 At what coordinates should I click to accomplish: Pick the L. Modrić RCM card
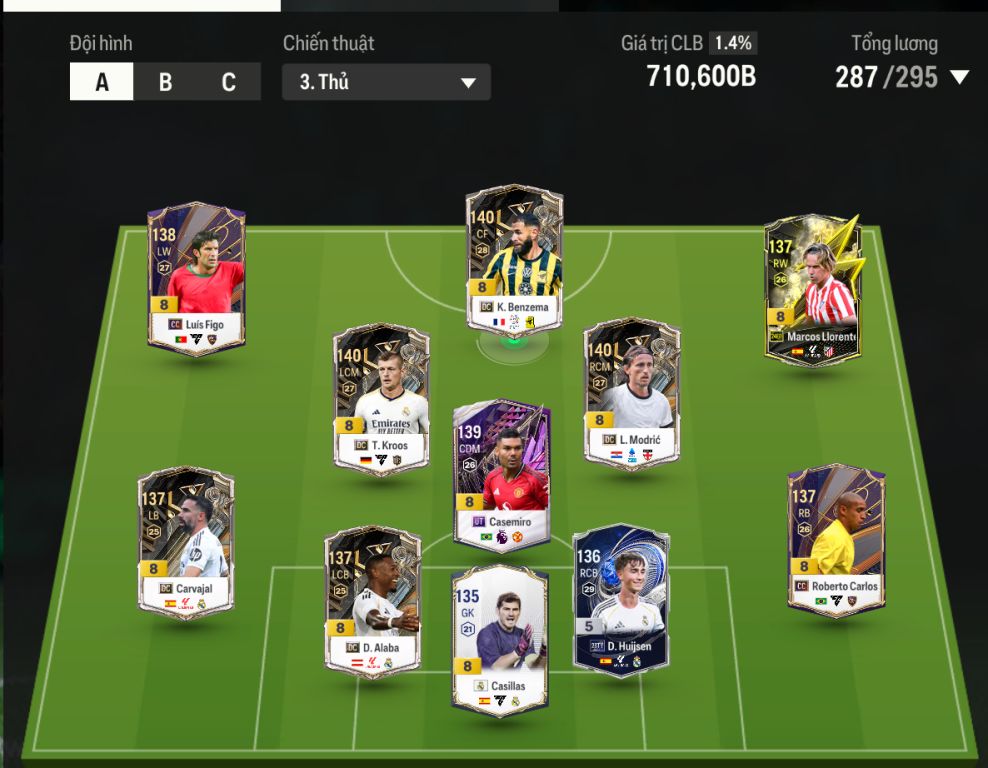click(632, 392)
